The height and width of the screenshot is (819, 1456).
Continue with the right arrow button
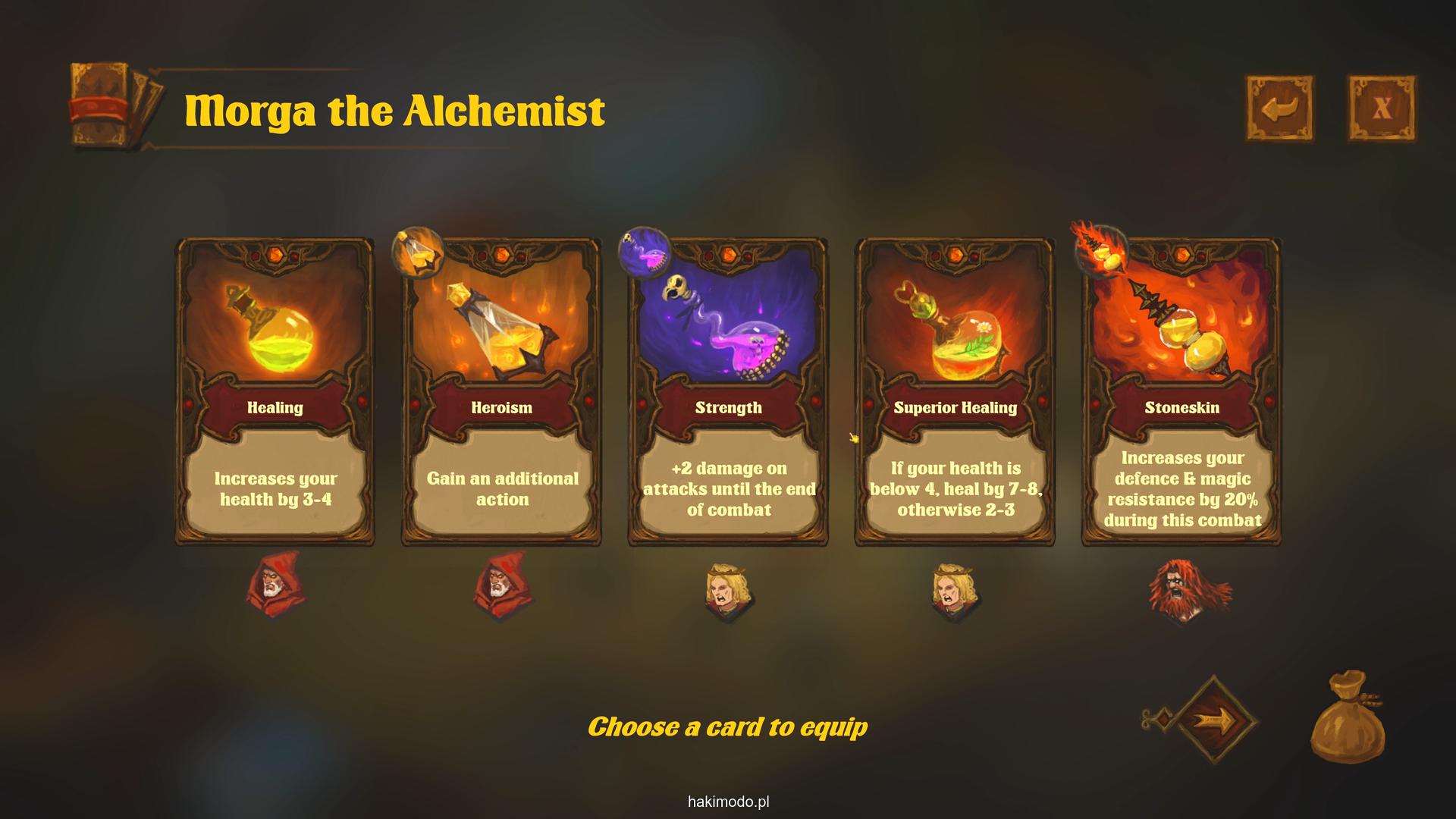1215,719
